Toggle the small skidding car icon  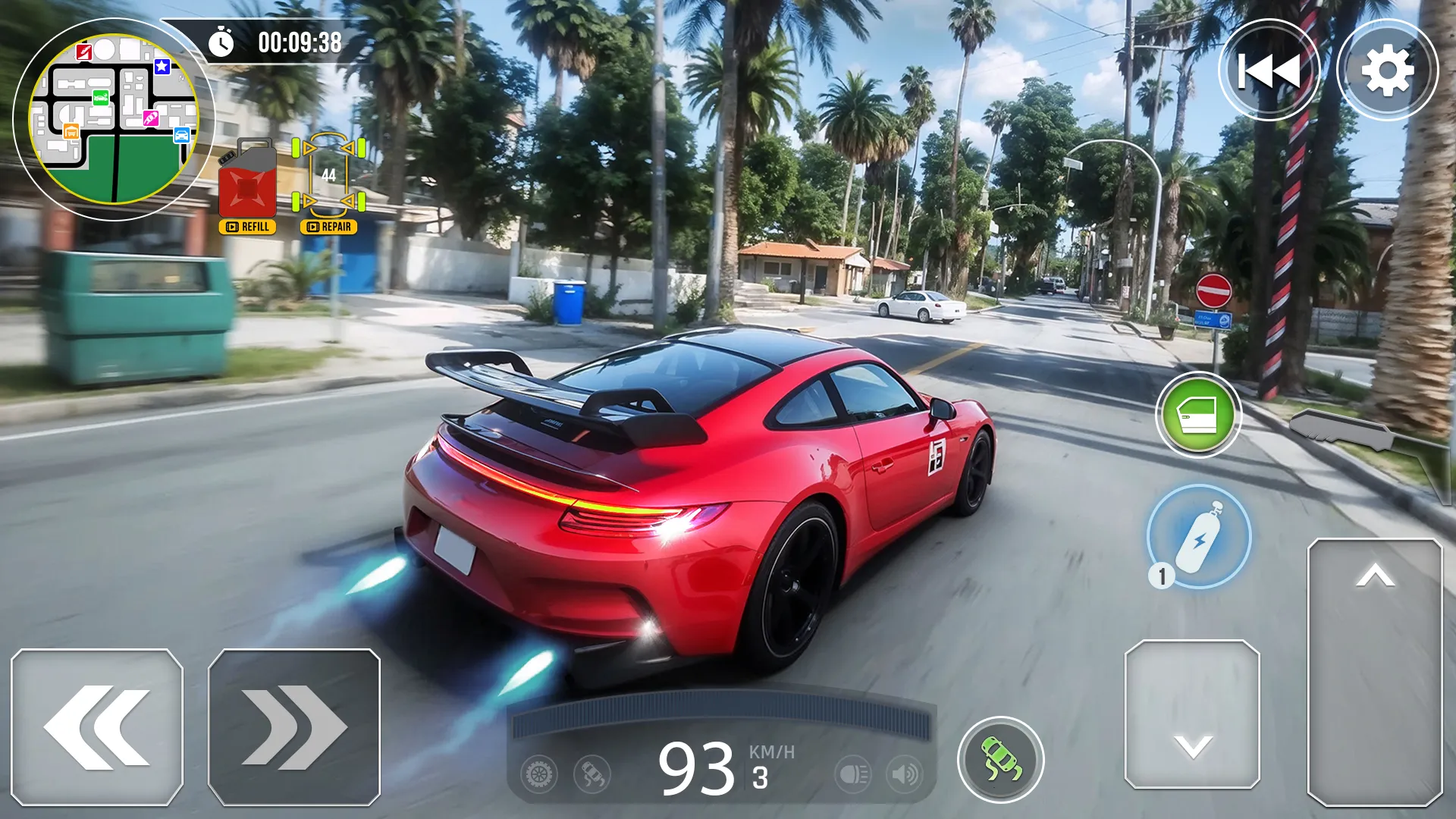[x=591, y=775]
